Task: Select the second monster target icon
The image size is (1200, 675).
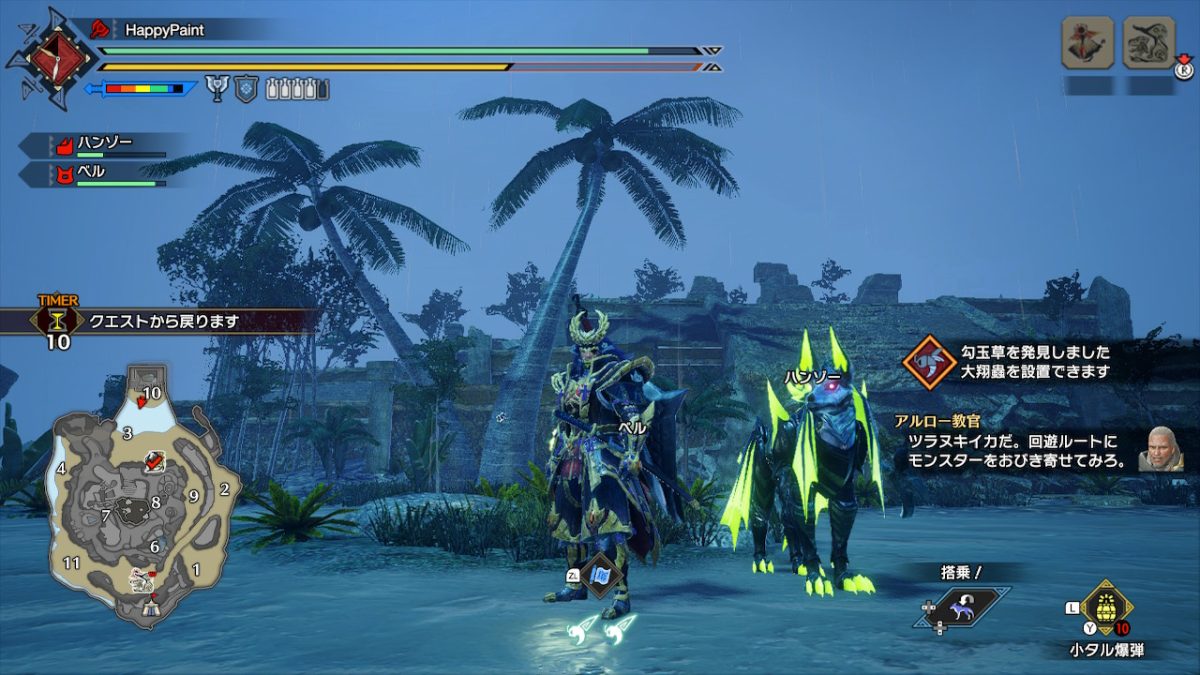Action: (1148, 42)
